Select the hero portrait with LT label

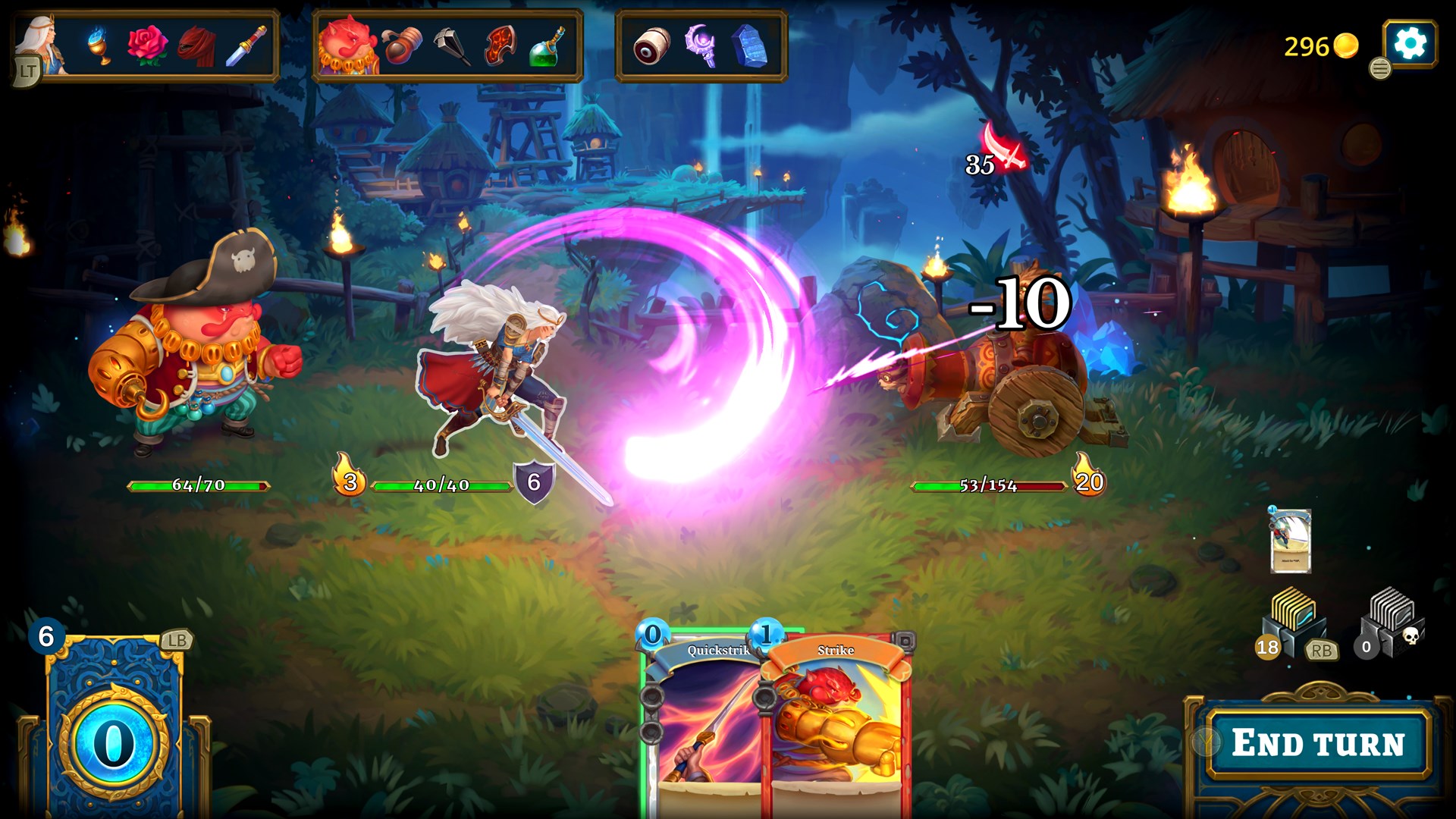coord(42,42)
